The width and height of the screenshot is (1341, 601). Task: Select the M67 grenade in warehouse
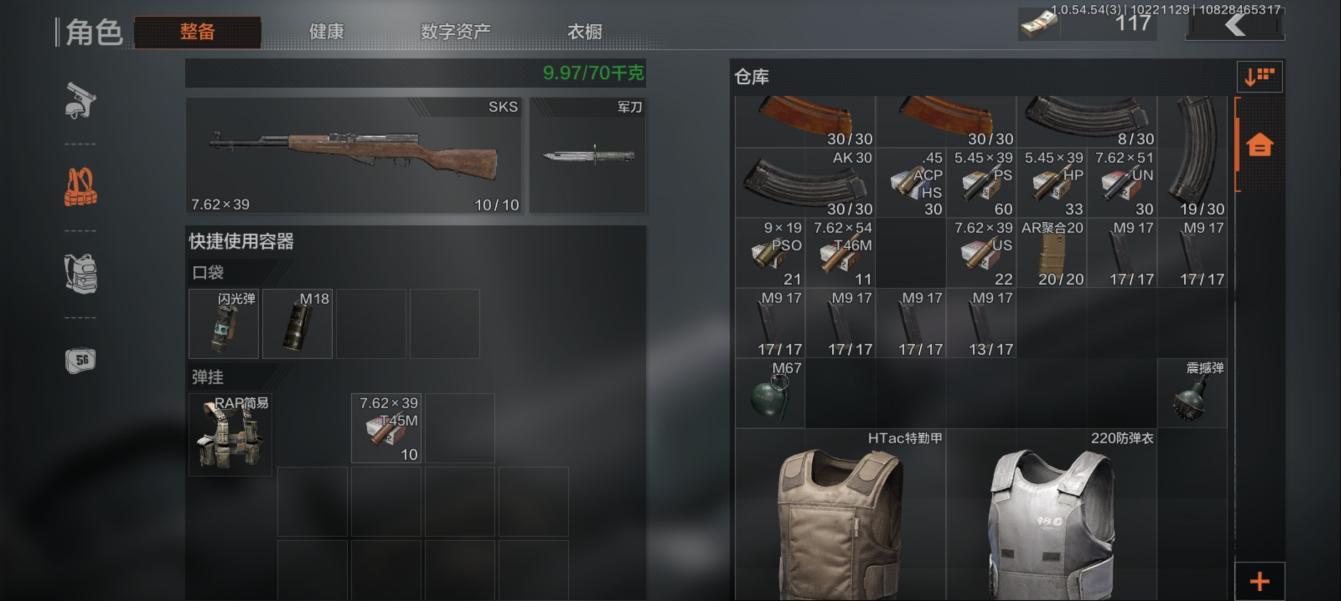point(770,394)
